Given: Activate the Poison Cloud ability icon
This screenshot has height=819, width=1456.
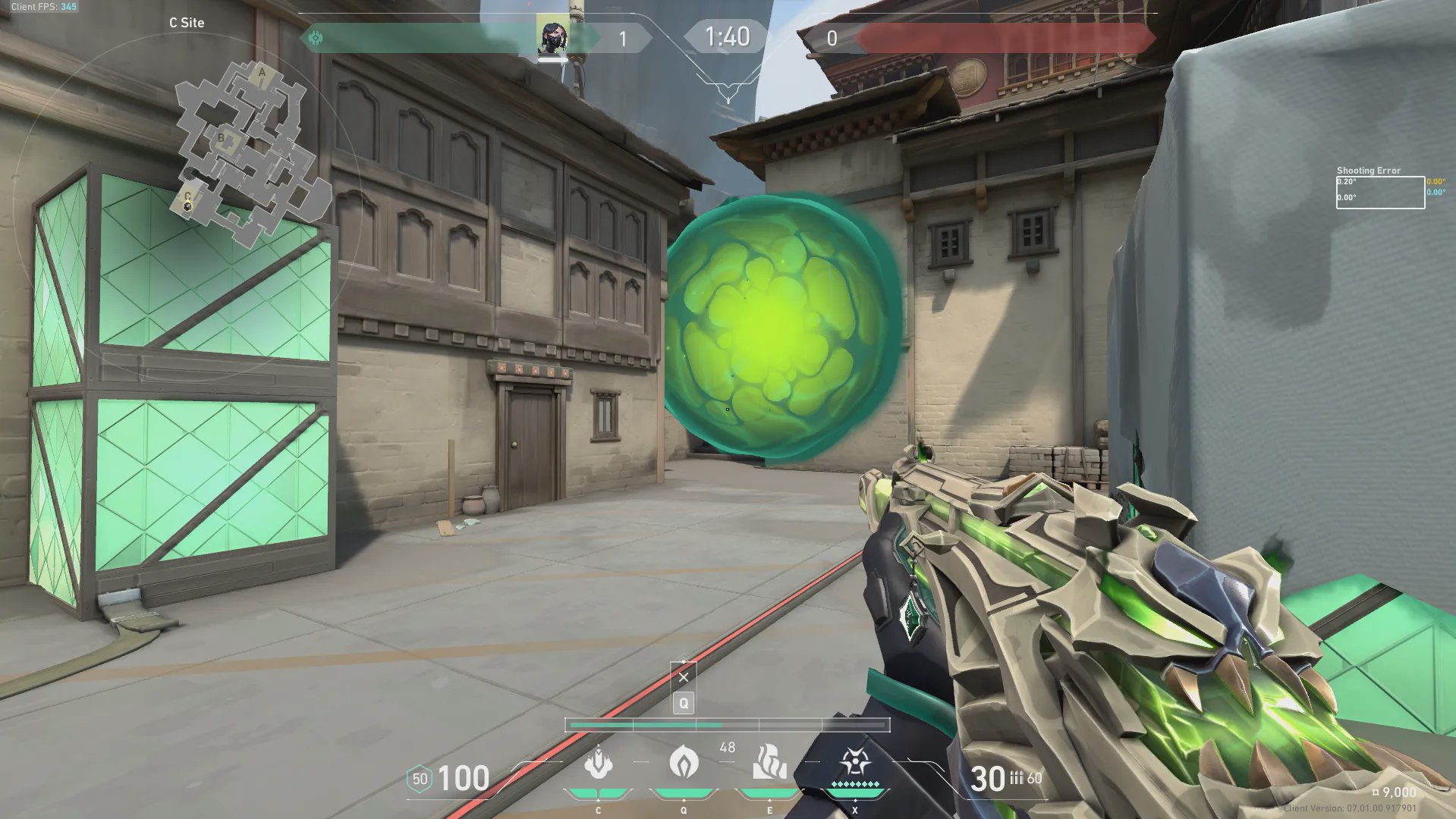Looking at the screenshot, I should click(684, 763).
